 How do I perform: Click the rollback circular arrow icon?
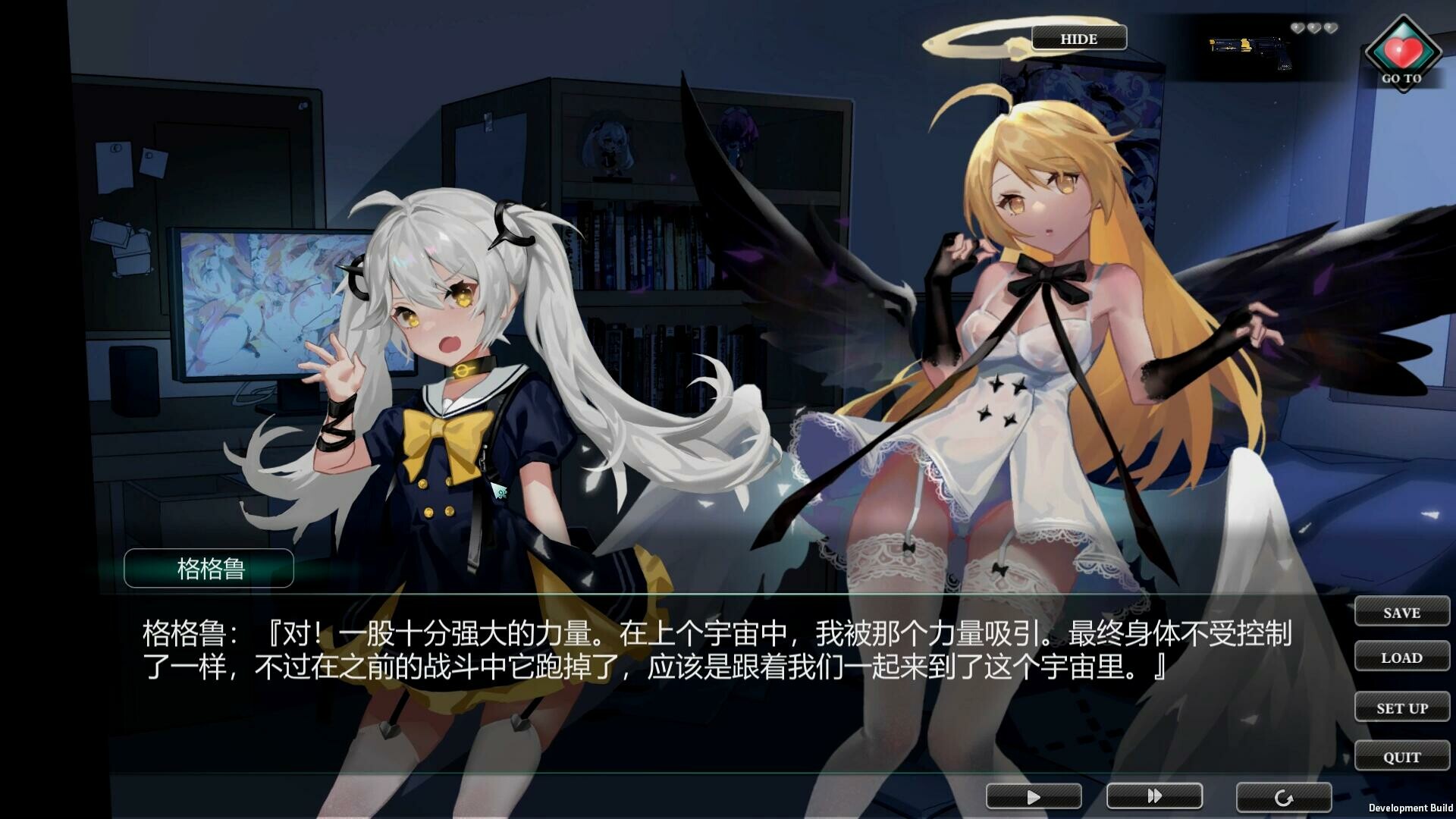point(1283,797)
